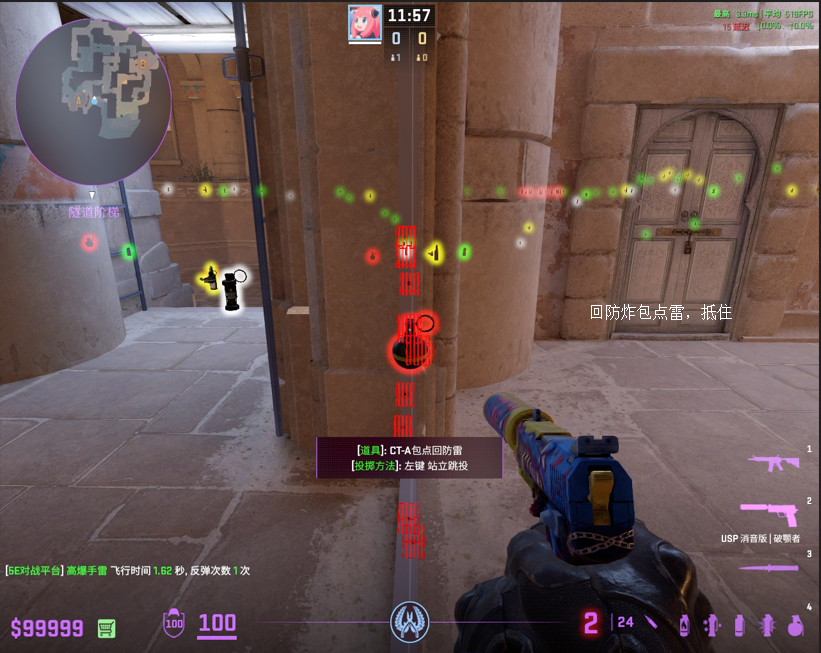Click the armor shield icon
The width and height of the screenshot is (821, 653).
click(174, 624)
